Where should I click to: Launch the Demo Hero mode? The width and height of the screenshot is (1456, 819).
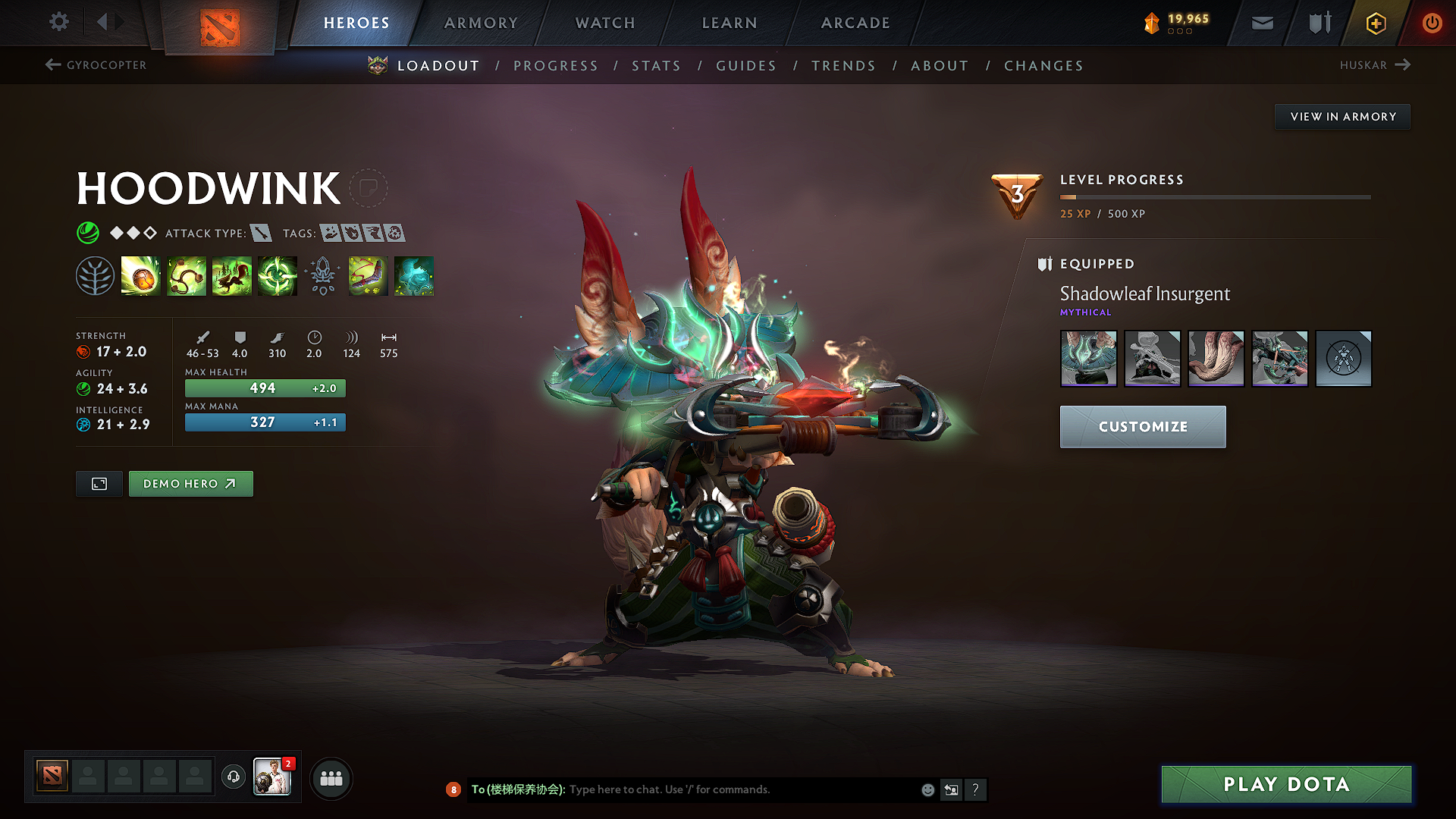click(190, 484)
